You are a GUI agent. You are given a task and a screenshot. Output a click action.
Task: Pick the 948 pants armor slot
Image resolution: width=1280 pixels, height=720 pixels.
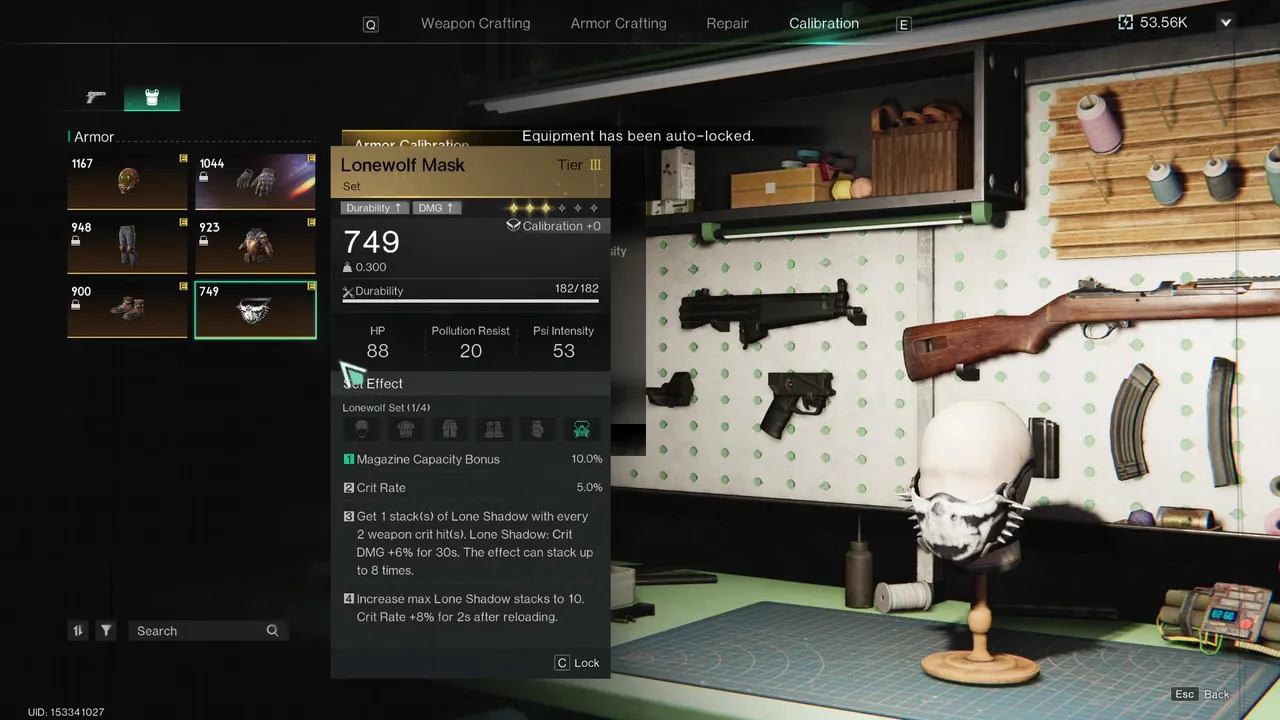127,245
